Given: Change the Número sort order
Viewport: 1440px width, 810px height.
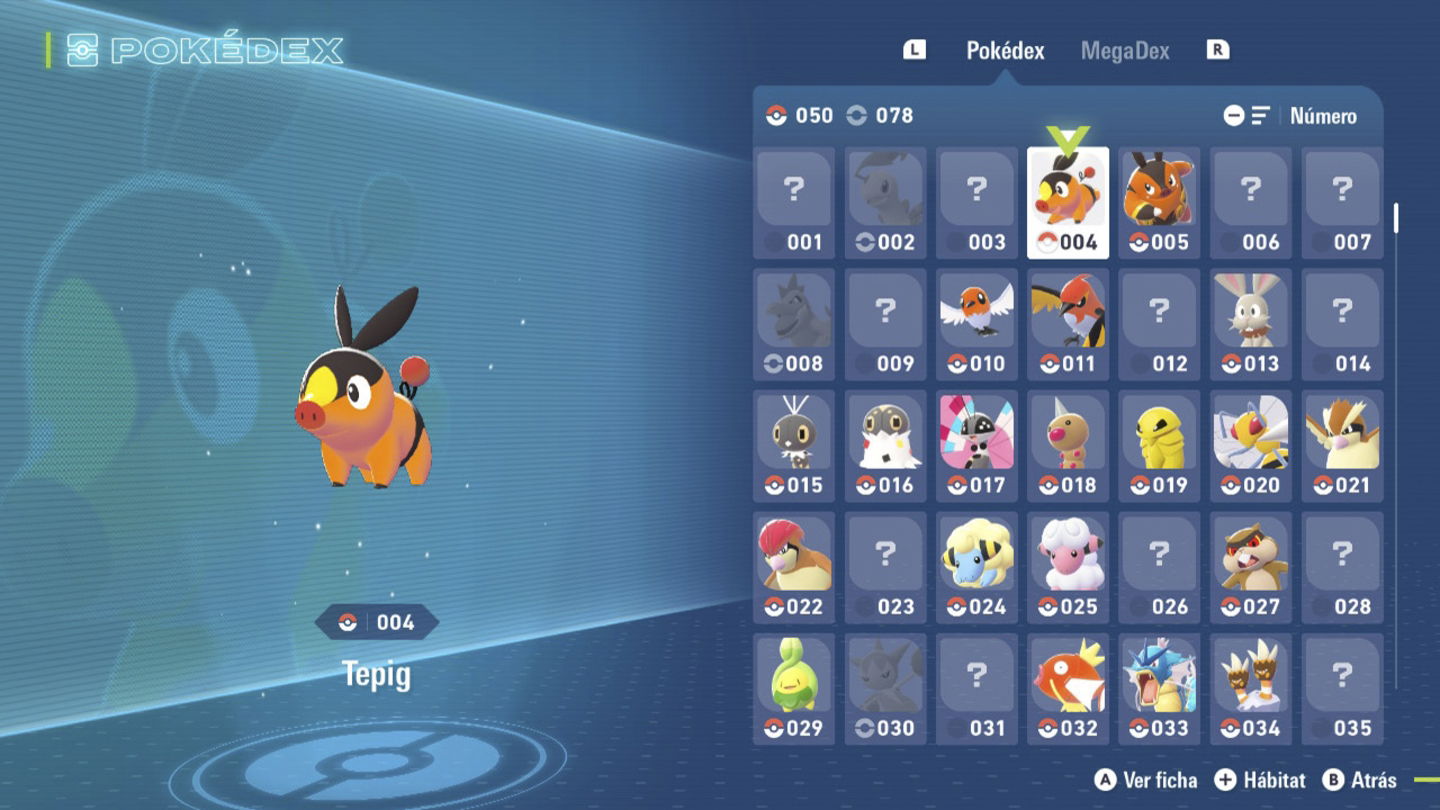Looking at the screenshot, I should tap(1322, 116).
